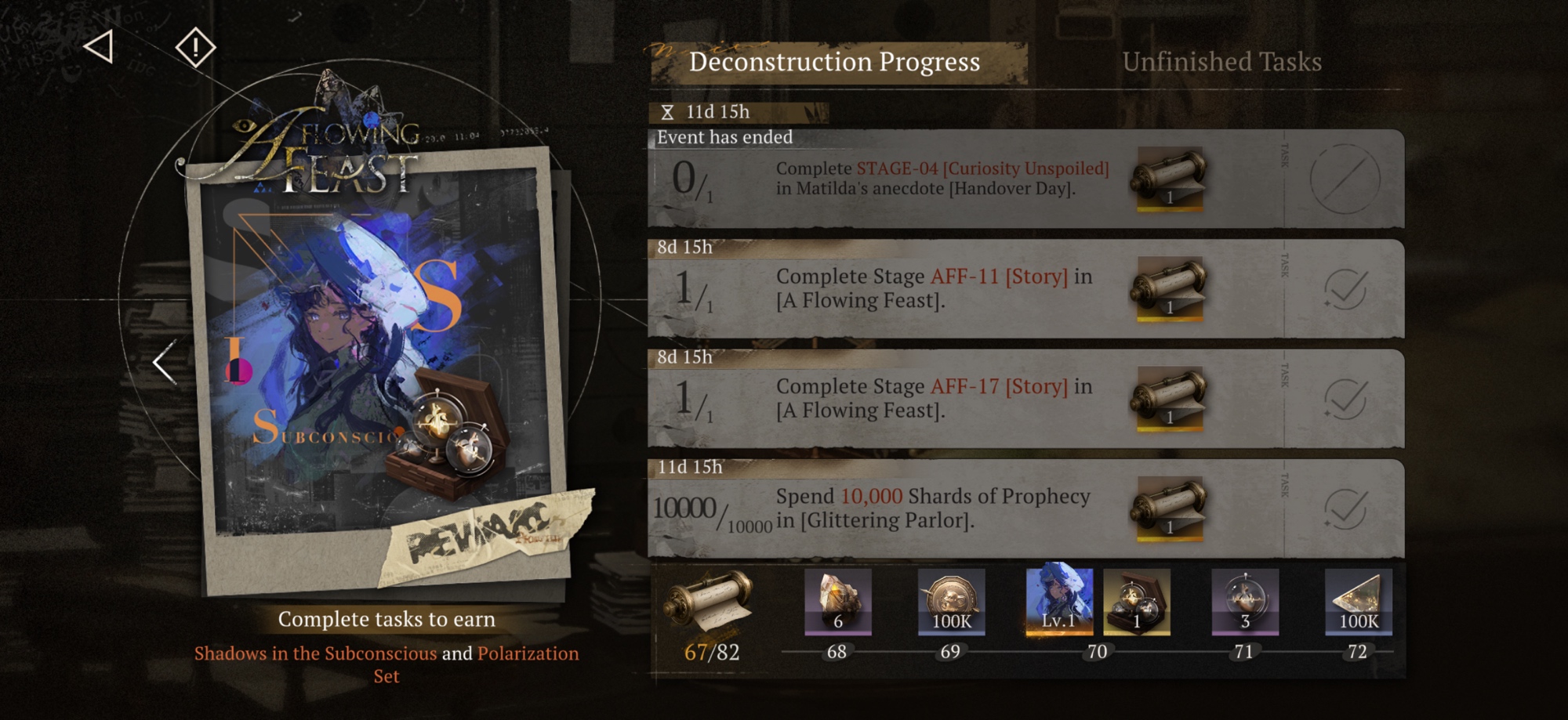Viewport: 1568px width, 720px height.
Task: Switch to the Unfinished Tasks tab
Action: (x=1221, y=62)
